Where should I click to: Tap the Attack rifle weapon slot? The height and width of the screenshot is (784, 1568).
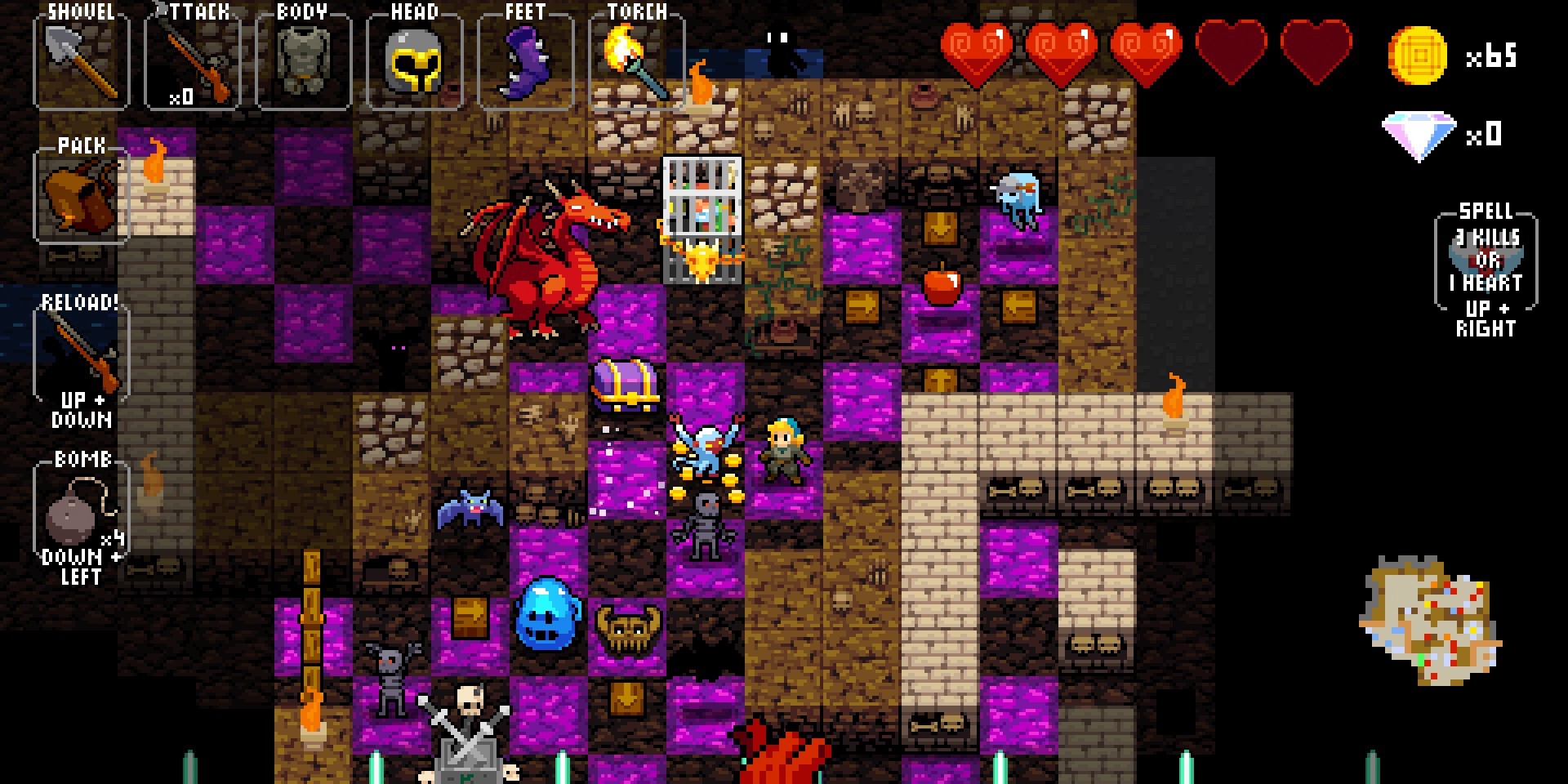[x=193, y=60]
